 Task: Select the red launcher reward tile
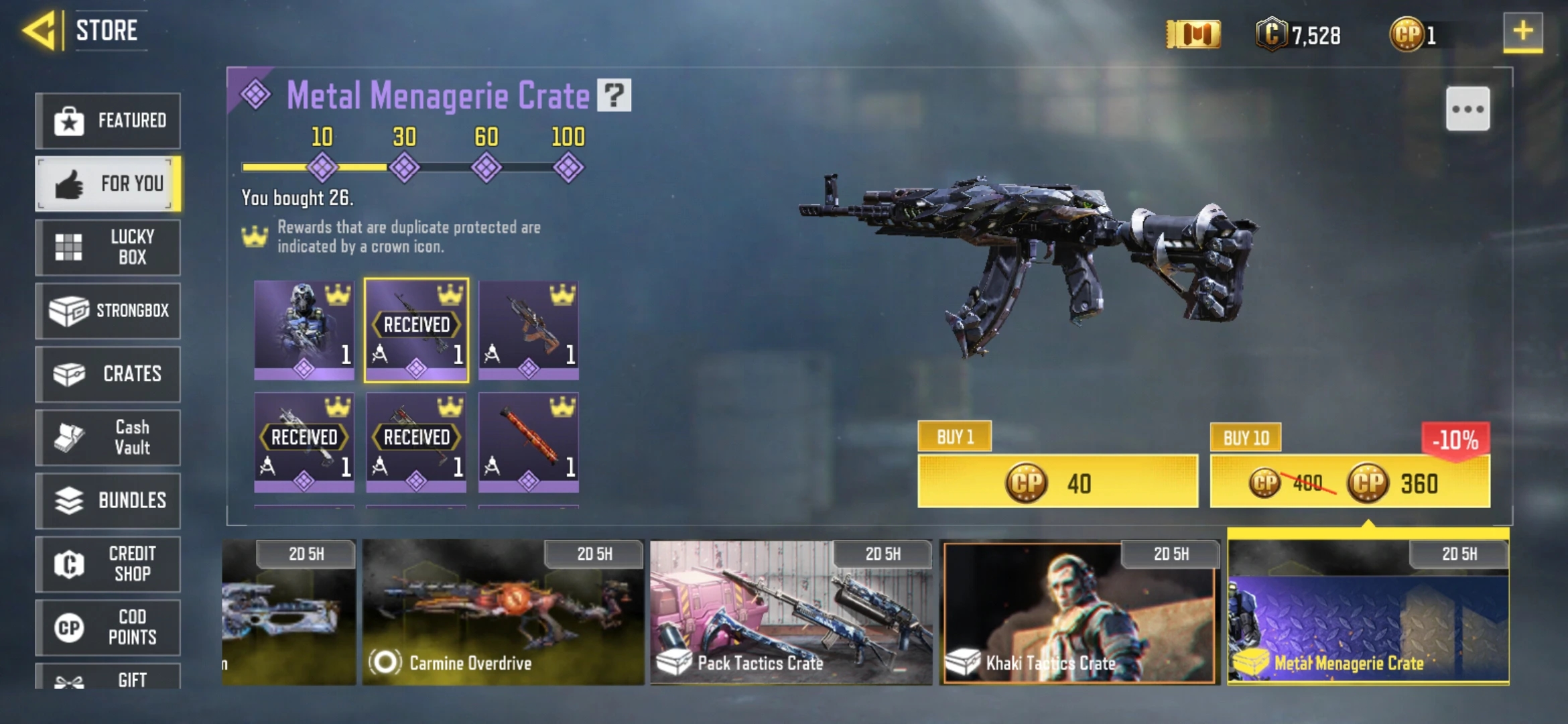click(529, 442)
